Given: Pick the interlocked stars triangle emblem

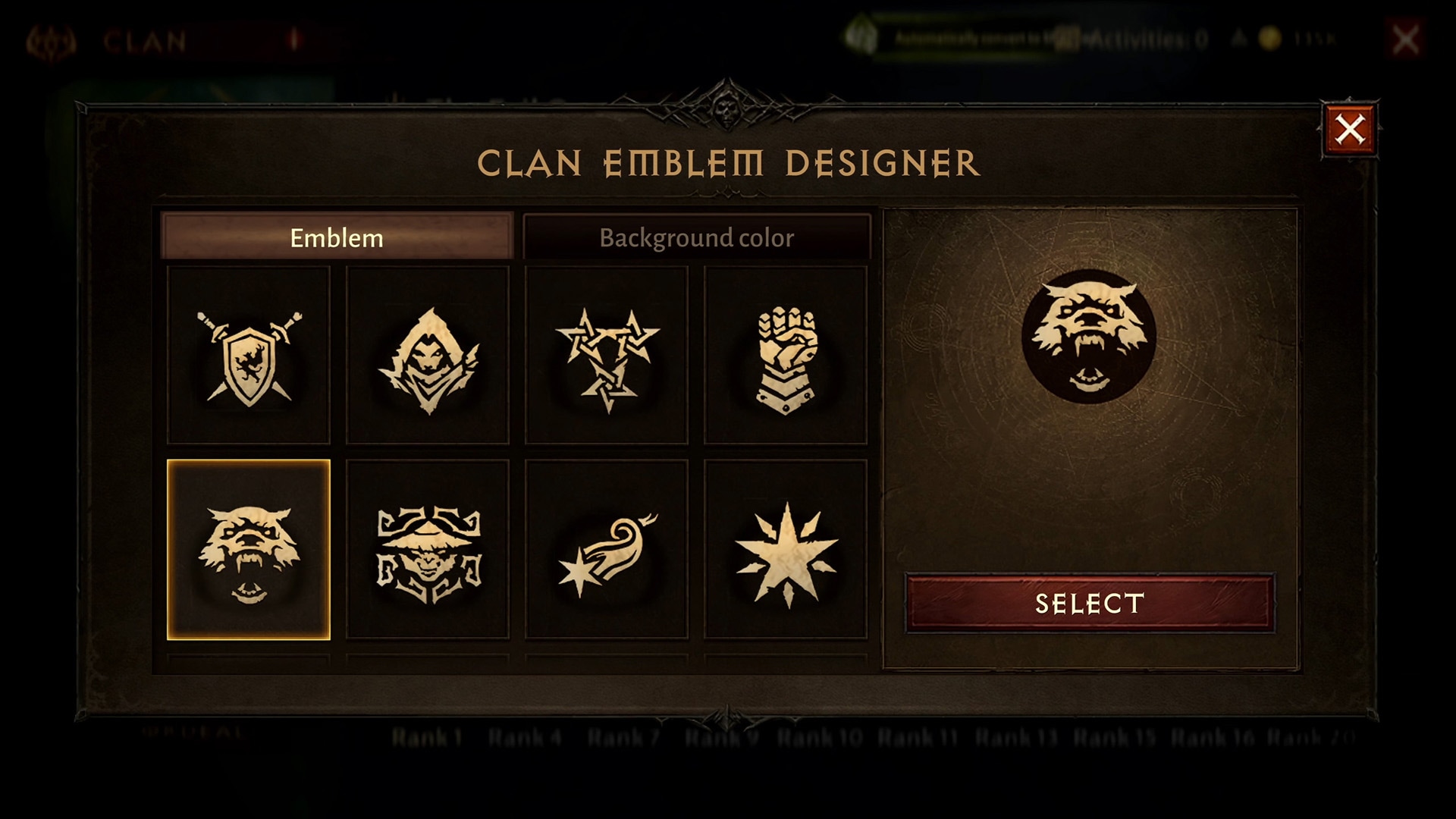Looking at the screenshot, I should point(607,356).
